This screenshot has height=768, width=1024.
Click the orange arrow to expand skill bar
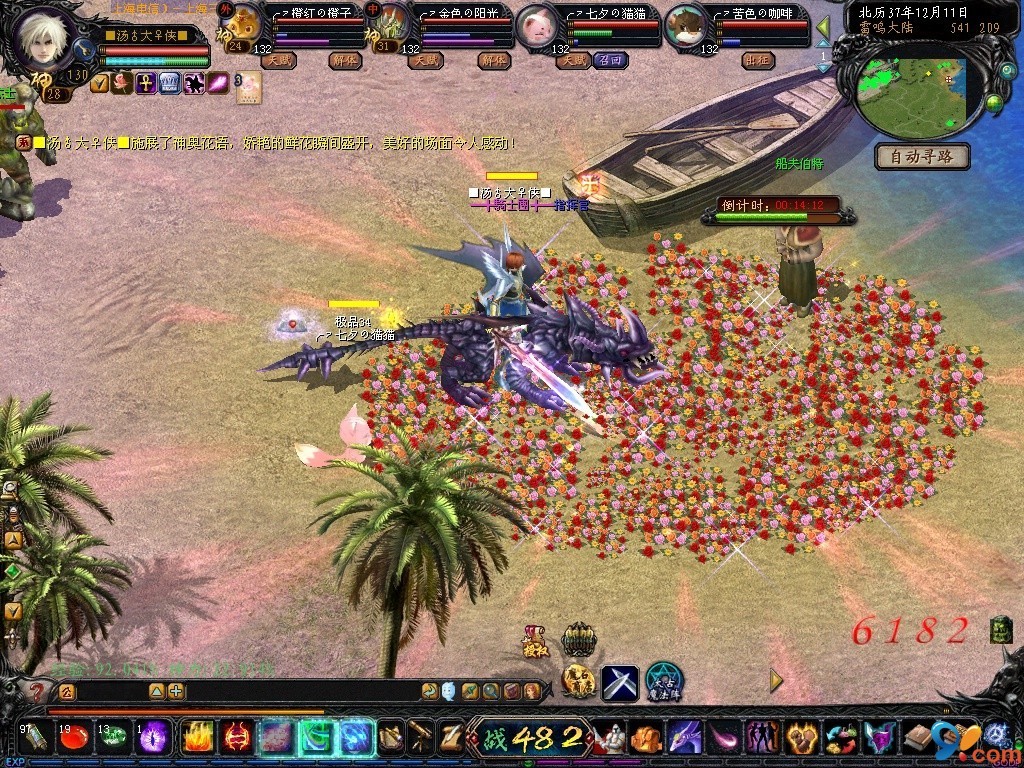(x=776, y=681)
